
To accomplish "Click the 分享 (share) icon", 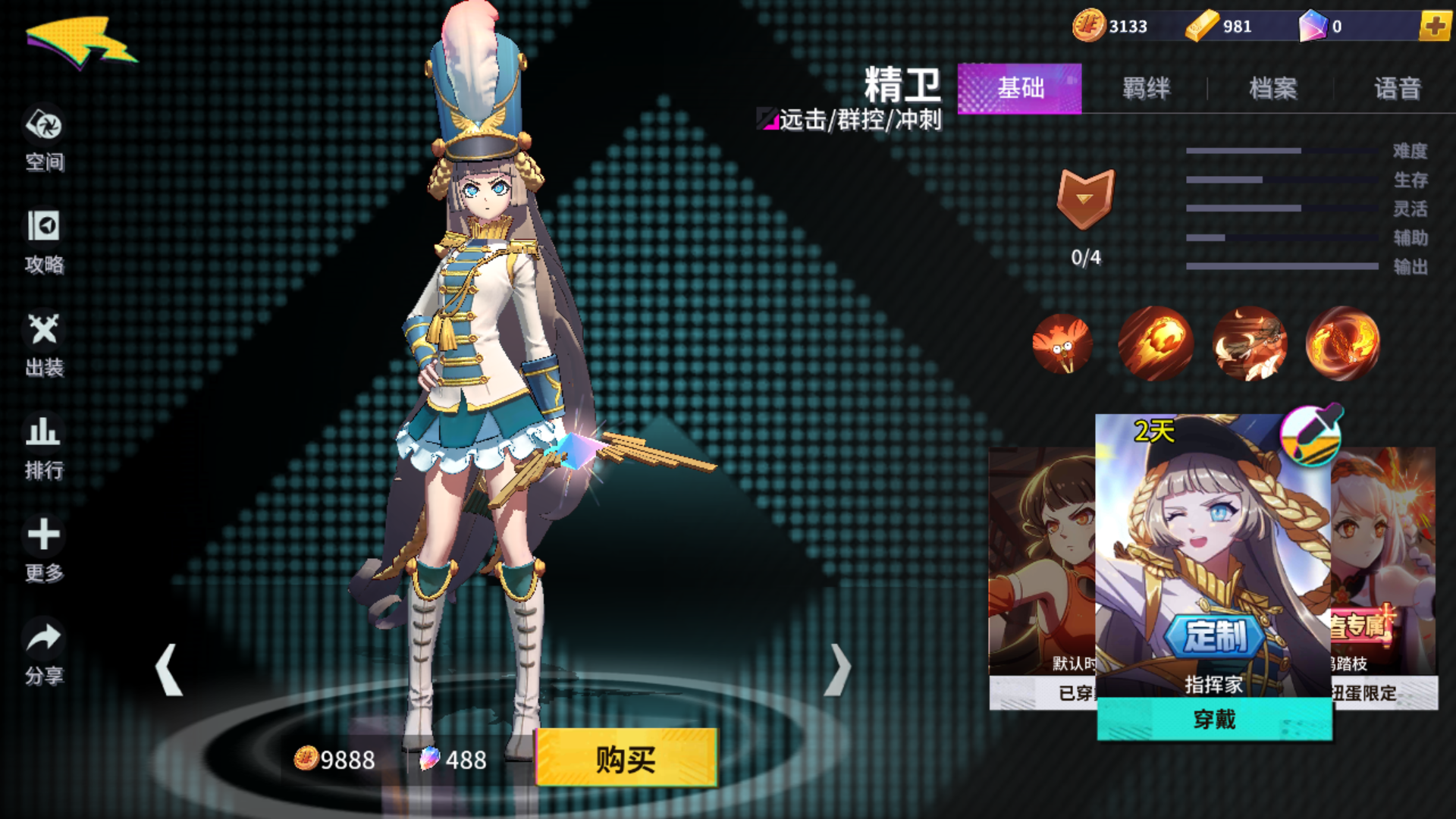I will (x=45, y=648).
